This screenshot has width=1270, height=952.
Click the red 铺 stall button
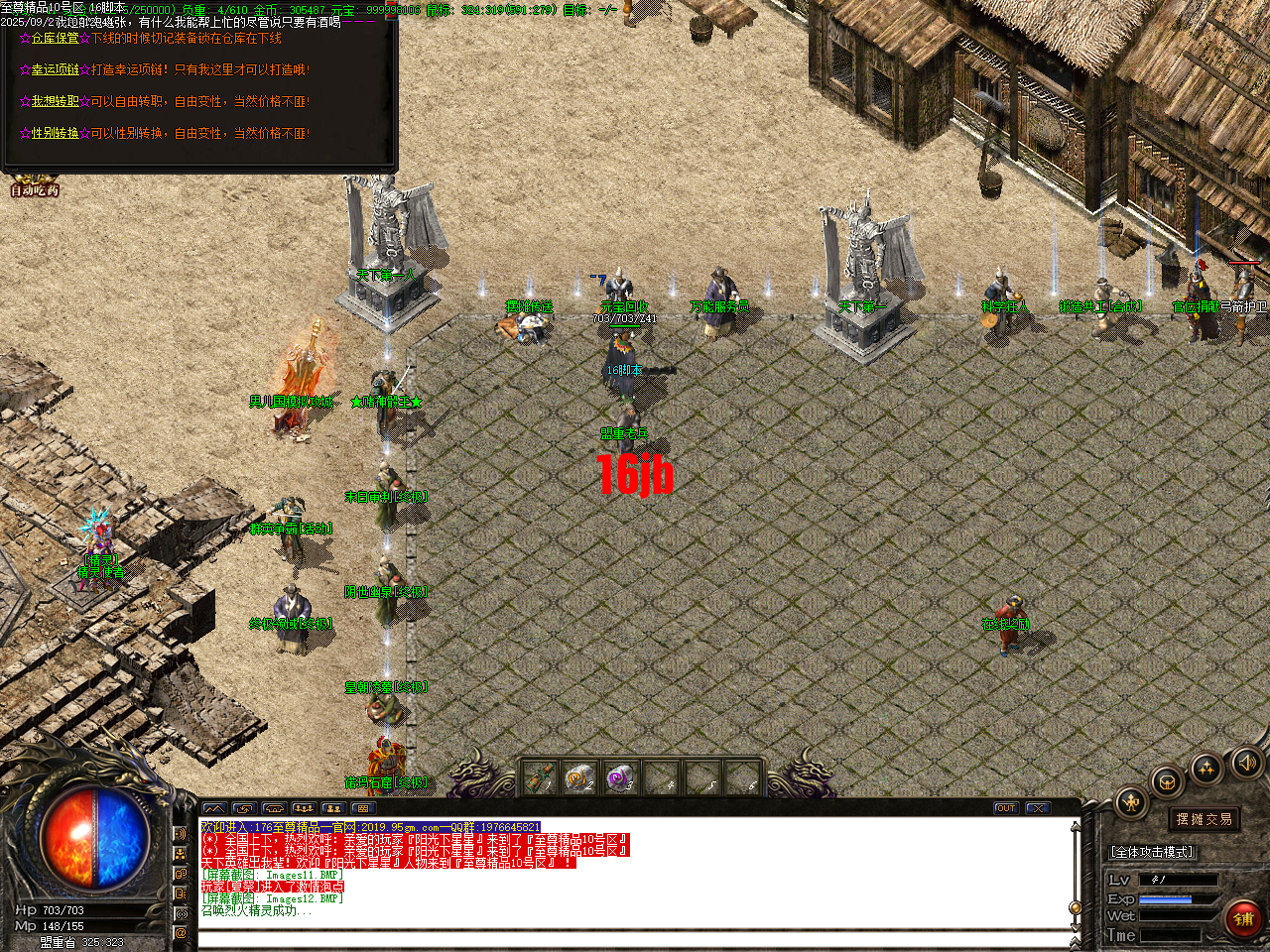(x=1244, y=917)
